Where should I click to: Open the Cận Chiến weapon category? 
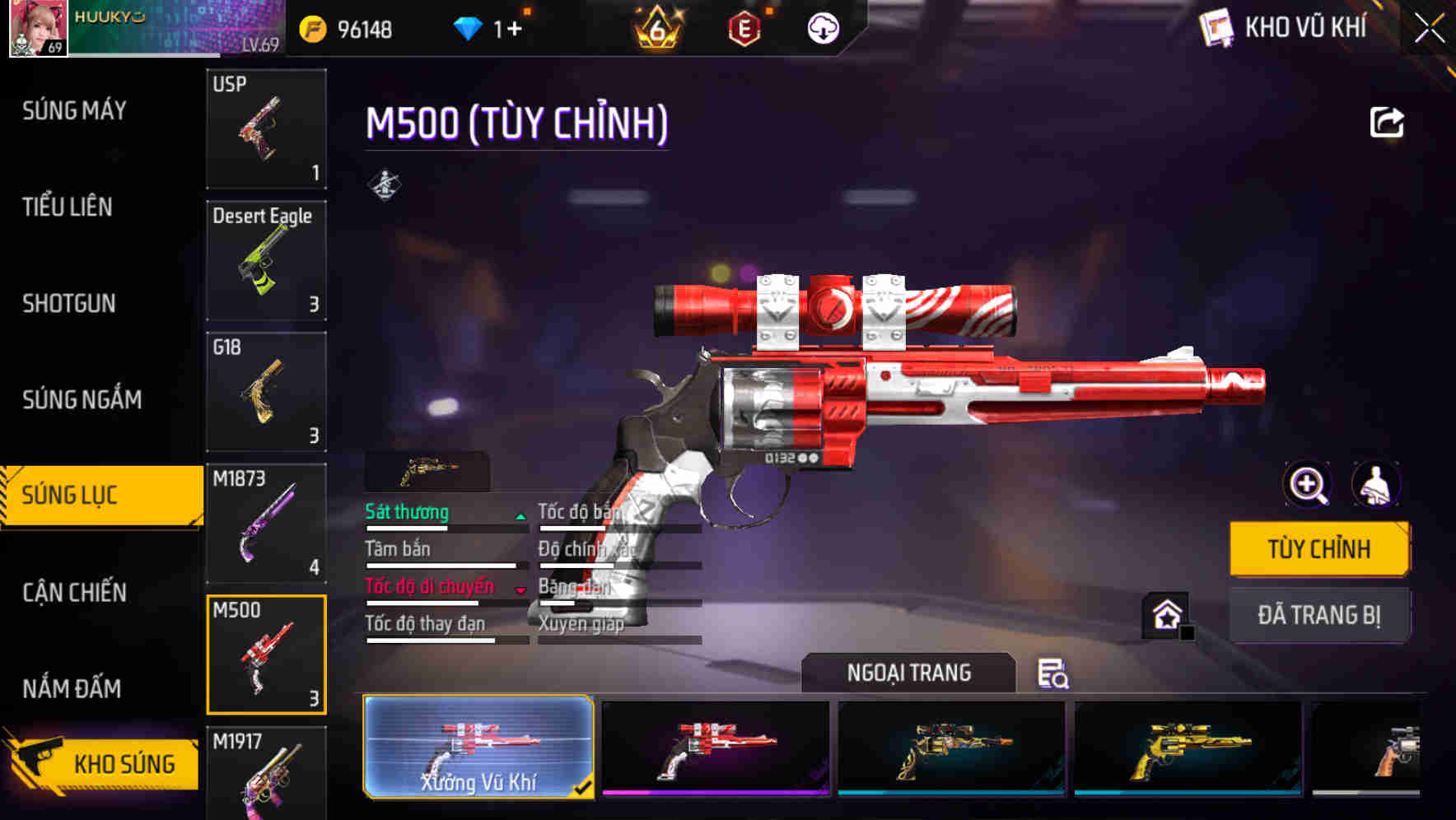click(74, 591)
